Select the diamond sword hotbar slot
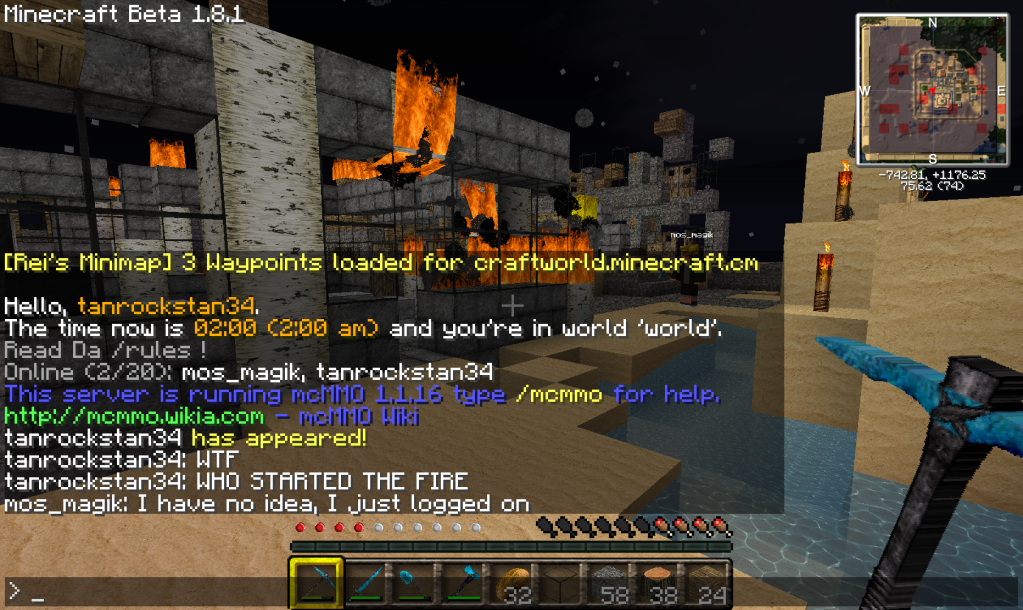The height and width of the screenshot is (610, 1023). pyautogui.click(x=364, y=583)
